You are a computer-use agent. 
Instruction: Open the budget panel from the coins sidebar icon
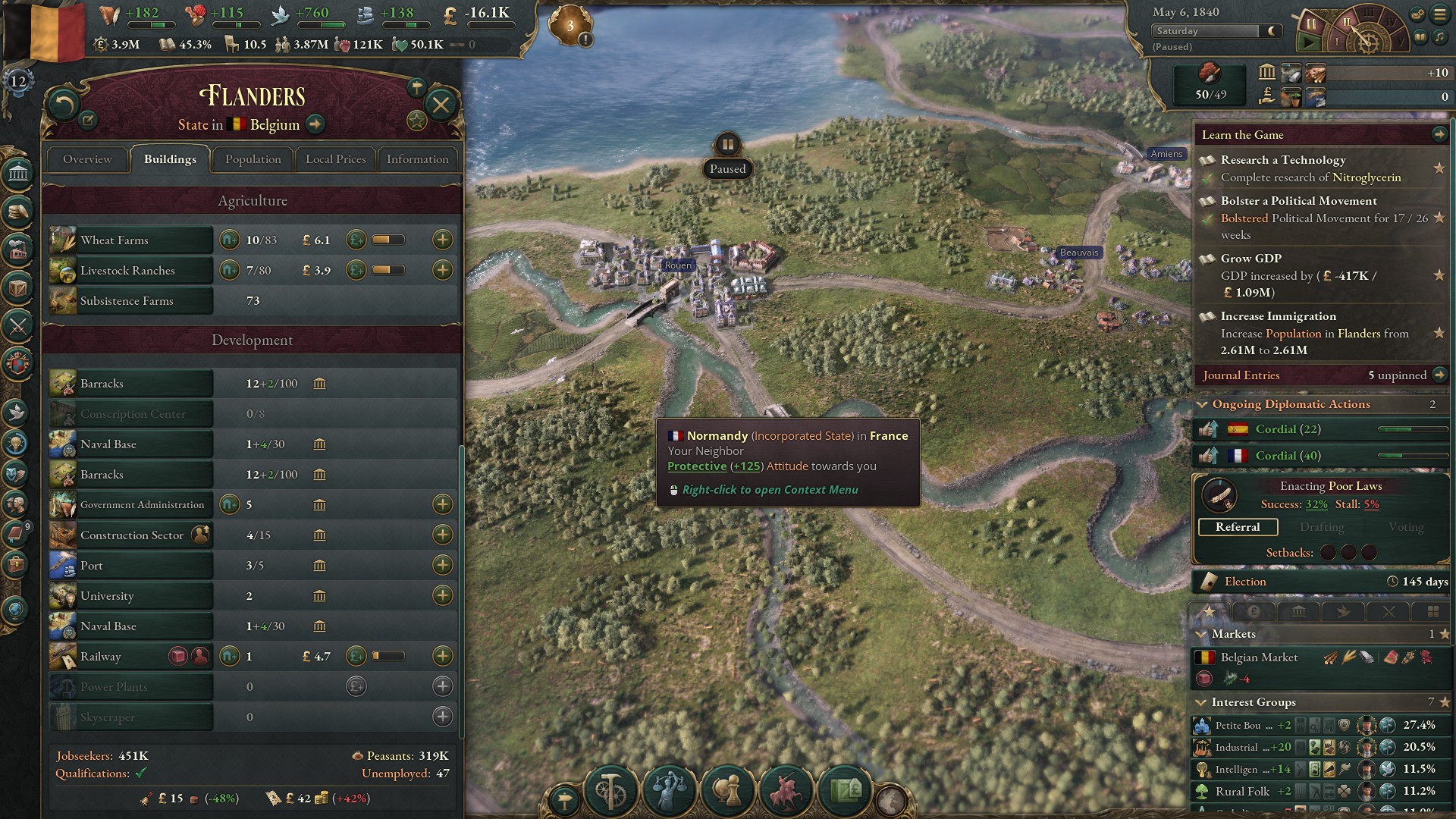(19, 212)
